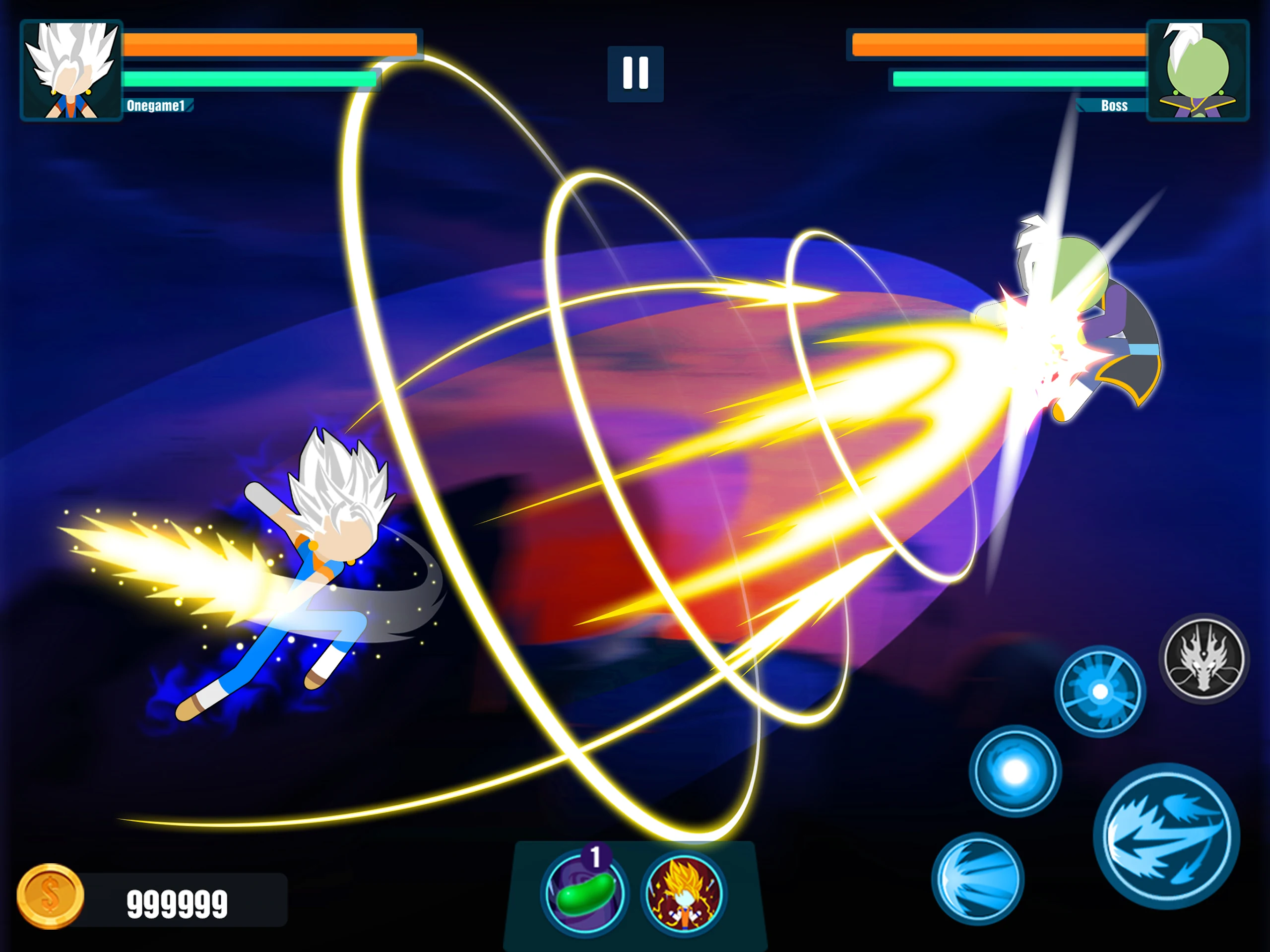Trigger the grey dragon ultimate skill
Viewport: 1270px width, 952px height.
[1204, 659]
